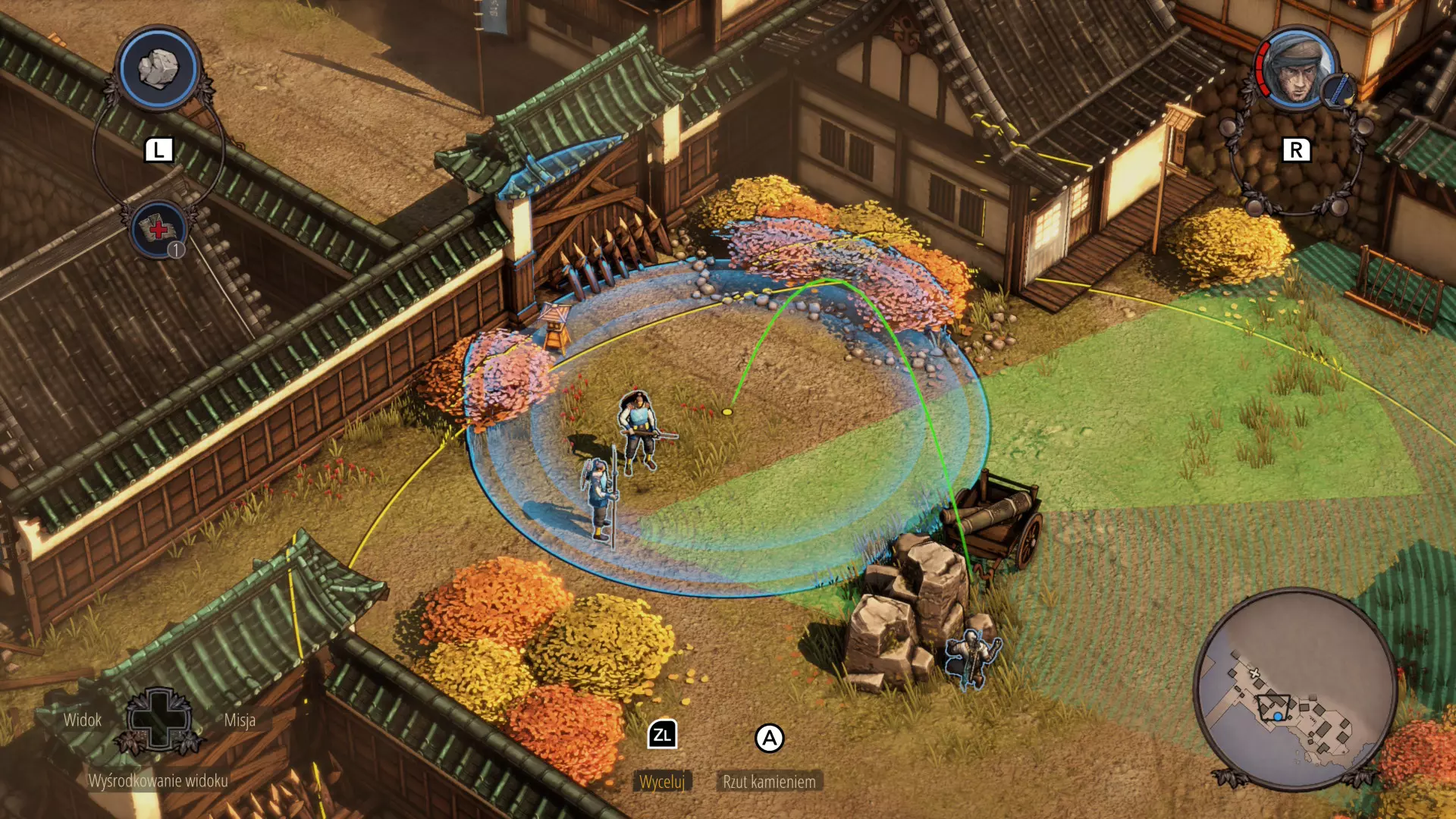Image resolution: width=1456 pixels, height=819 pixels.
Task: Select the stone throw ability icon
Action: pos(158,69)
